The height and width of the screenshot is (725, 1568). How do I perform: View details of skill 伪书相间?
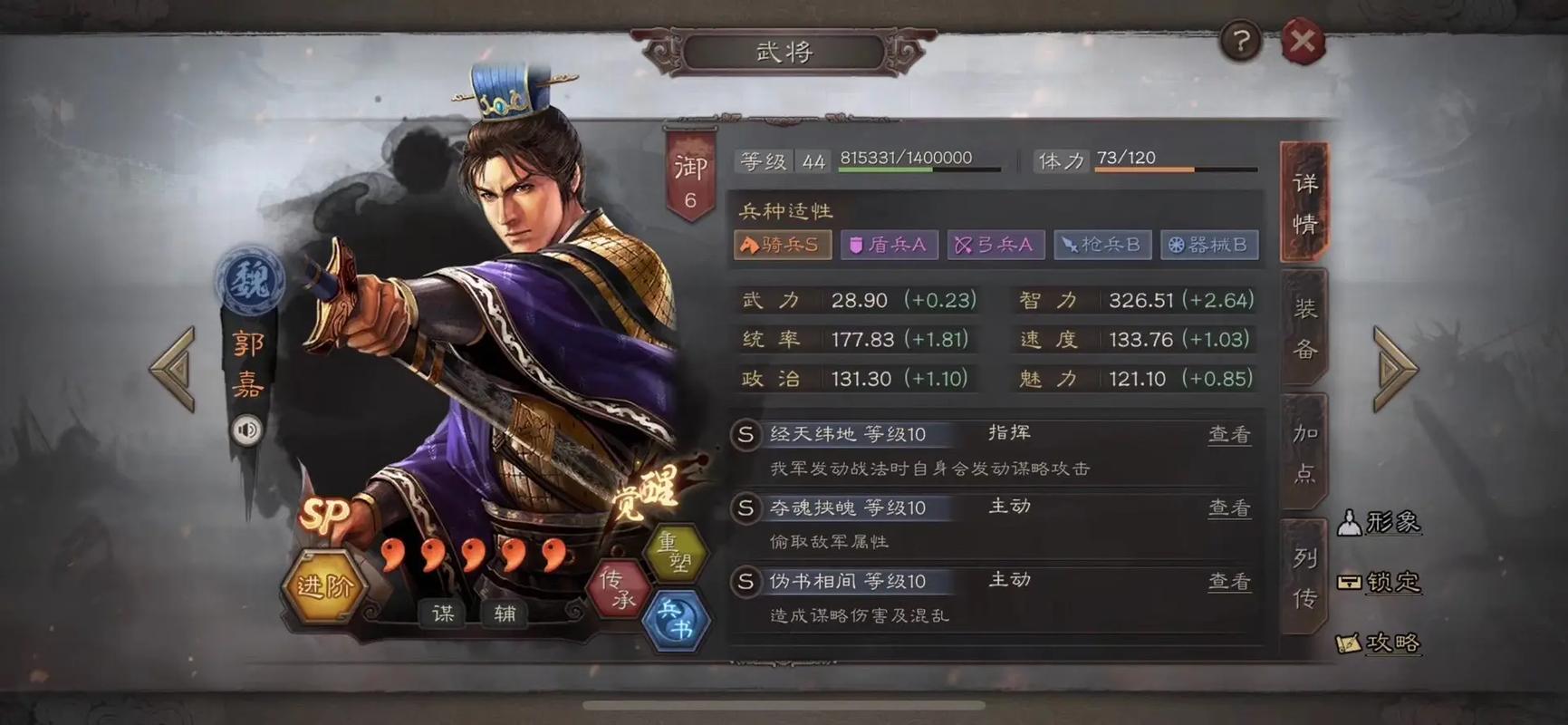(1228, 582)
